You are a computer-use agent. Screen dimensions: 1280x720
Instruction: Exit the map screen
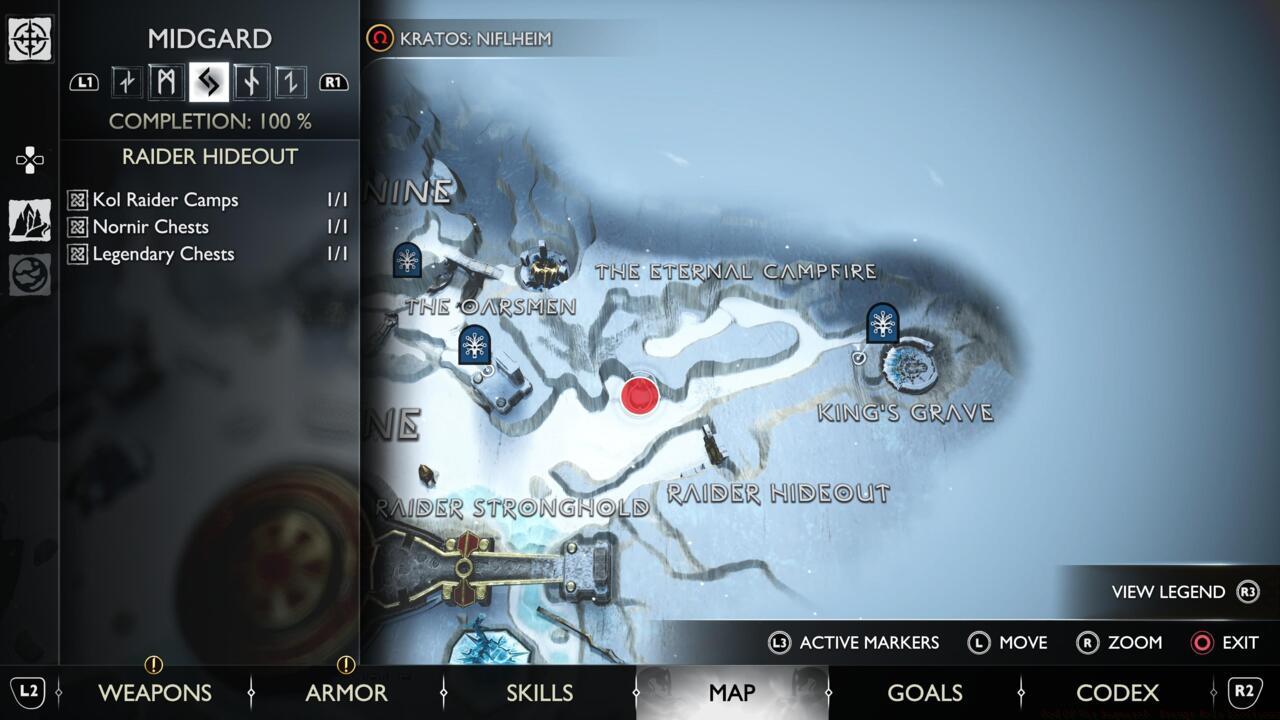(1225, 642)
